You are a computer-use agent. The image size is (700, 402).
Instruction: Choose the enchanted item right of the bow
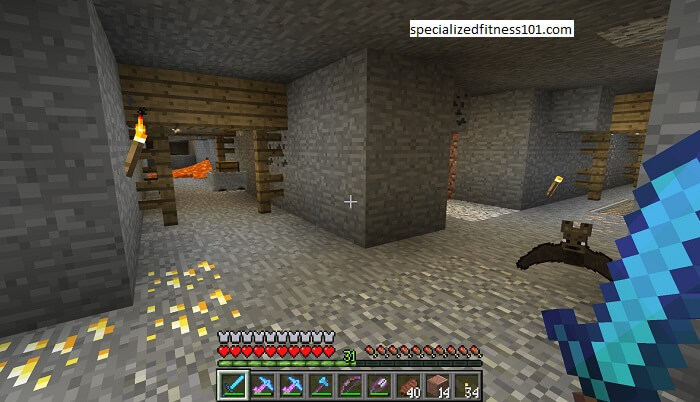(378, 385)
